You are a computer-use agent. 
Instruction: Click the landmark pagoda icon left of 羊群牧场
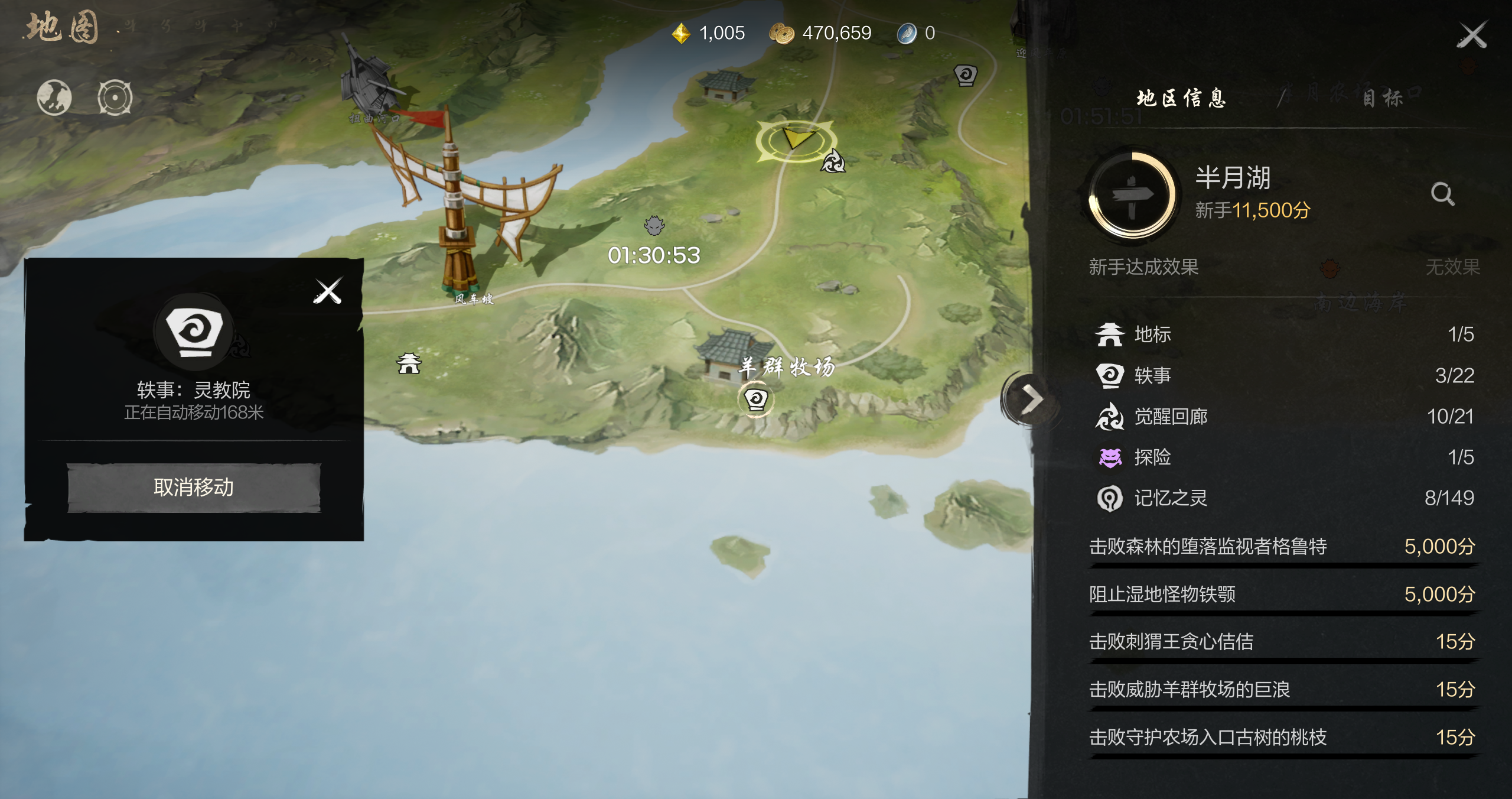pos(409,363)
